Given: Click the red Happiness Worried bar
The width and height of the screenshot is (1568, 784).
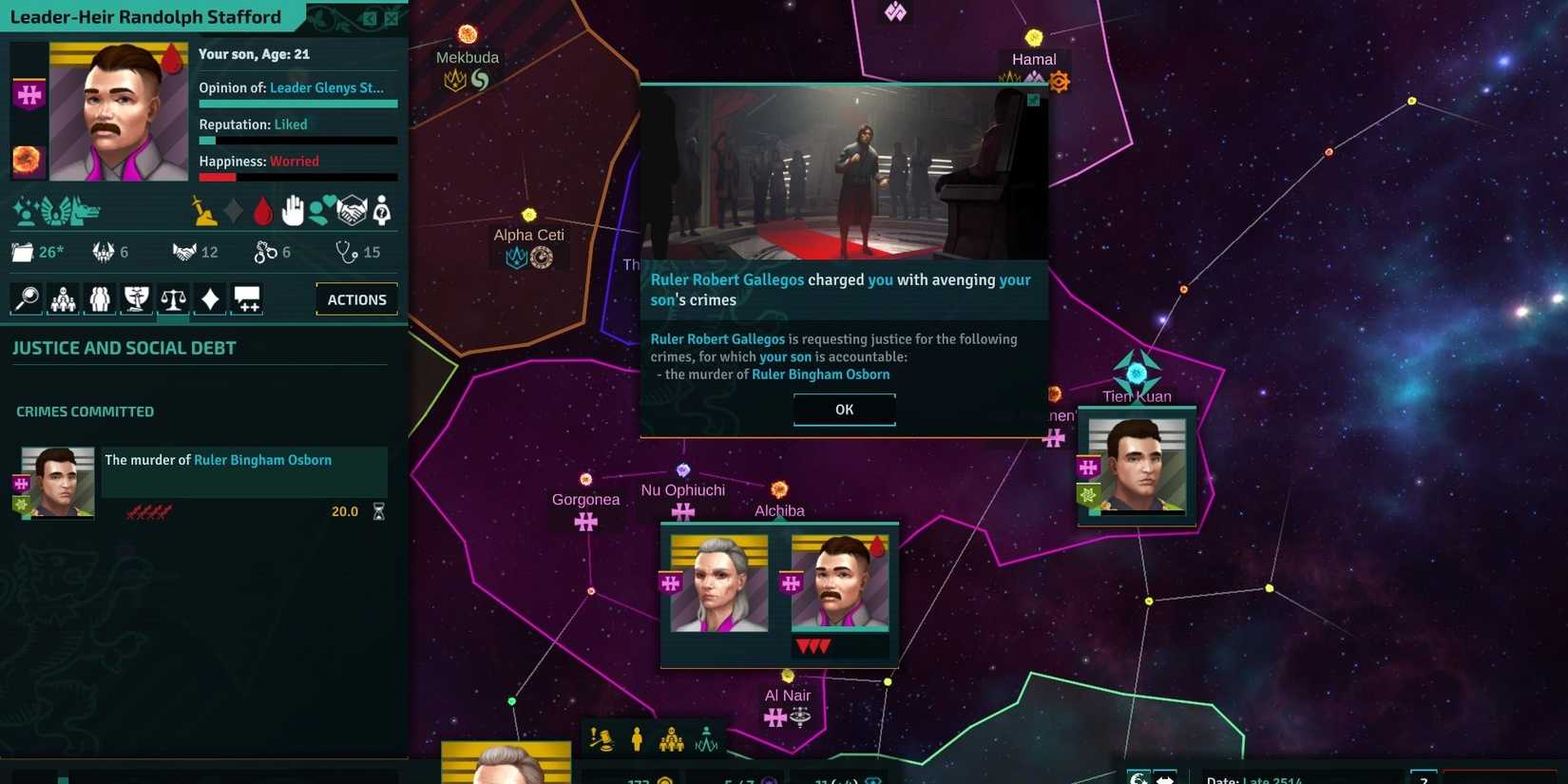Looking at the screenshot, I should [219, 177].
